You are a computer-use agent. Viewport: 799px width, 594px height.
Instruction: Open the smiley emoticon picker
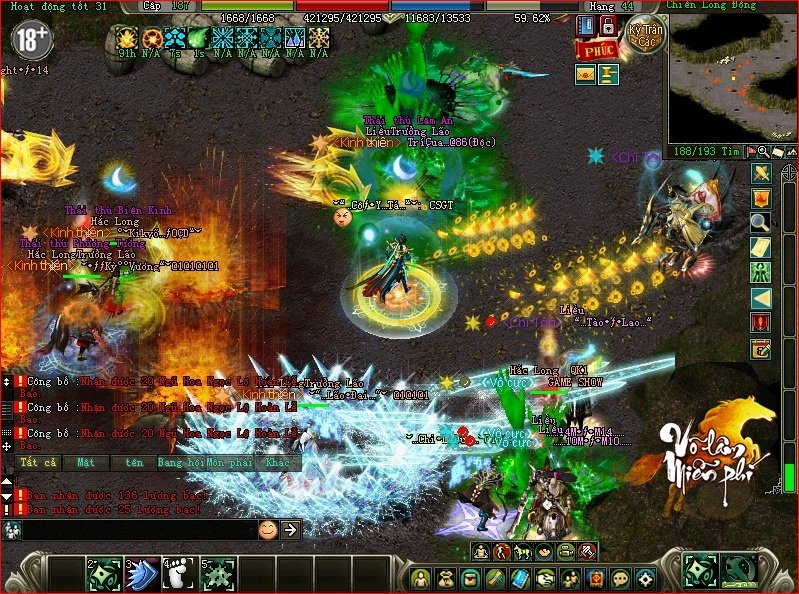[x=267, y=530]
